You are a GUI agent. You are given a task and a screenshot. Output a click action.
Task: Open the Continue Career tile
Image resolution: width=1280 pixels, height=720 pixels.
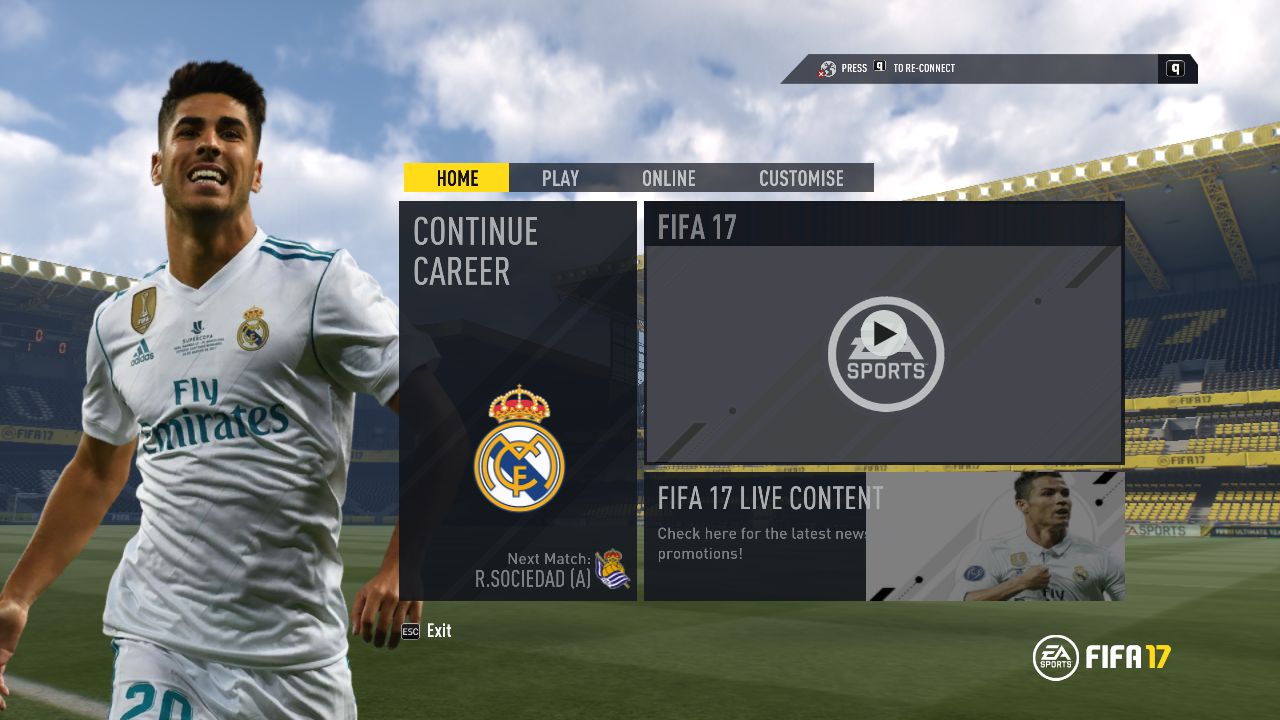point(518,400)
